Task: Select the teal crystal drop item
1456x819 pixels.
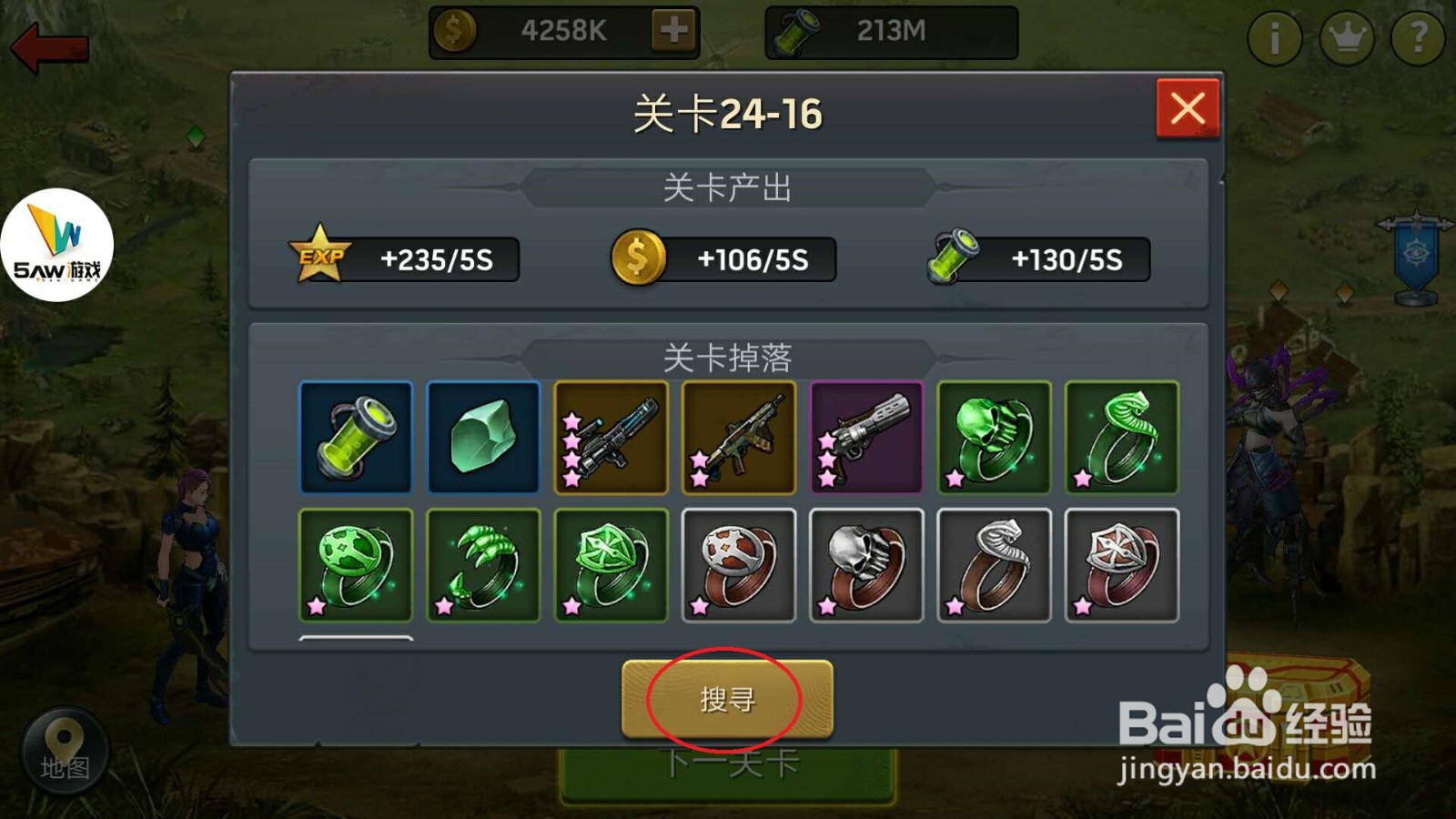Action: click(482, 438)
